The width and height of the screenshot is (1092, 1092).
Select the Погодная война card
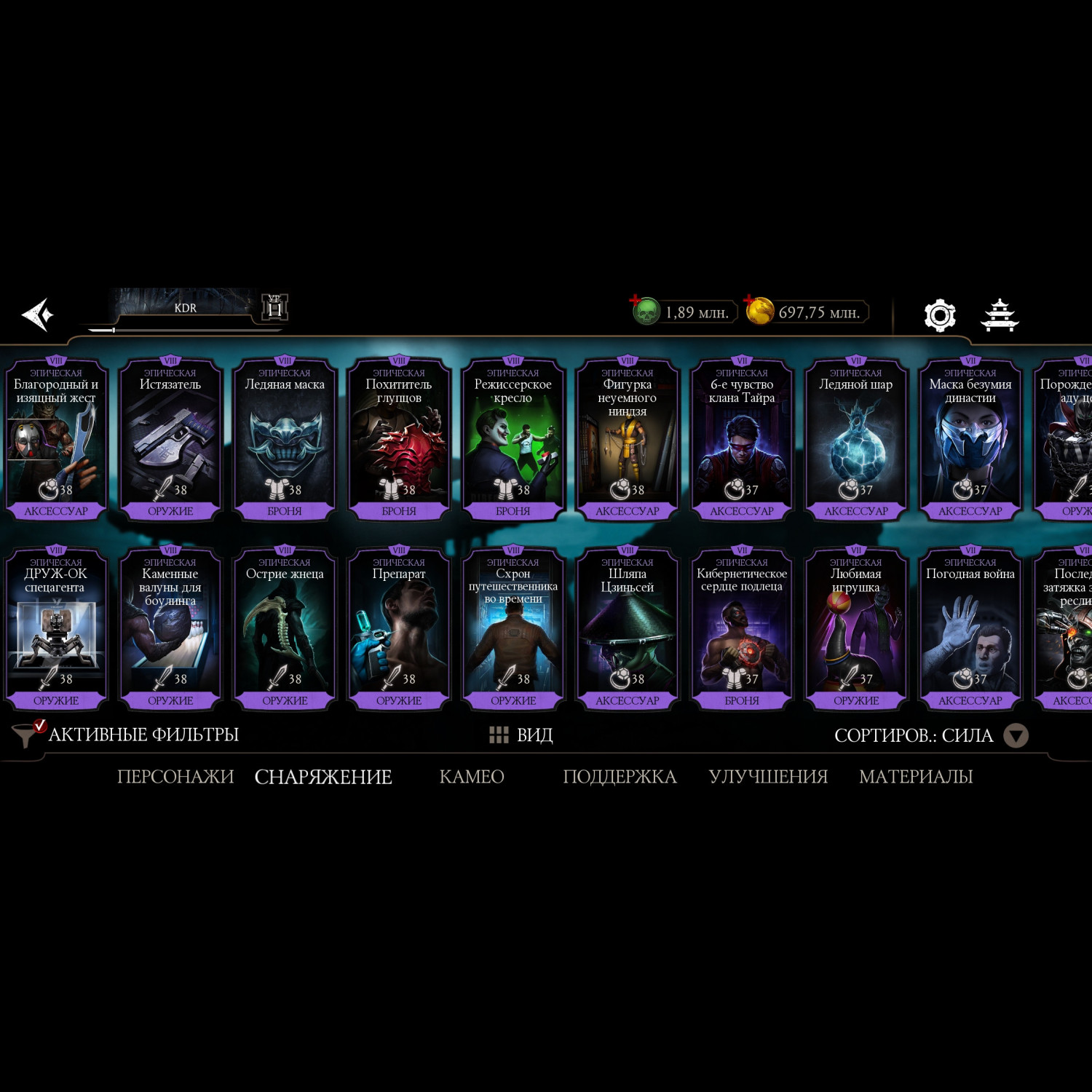pos(970,628)
